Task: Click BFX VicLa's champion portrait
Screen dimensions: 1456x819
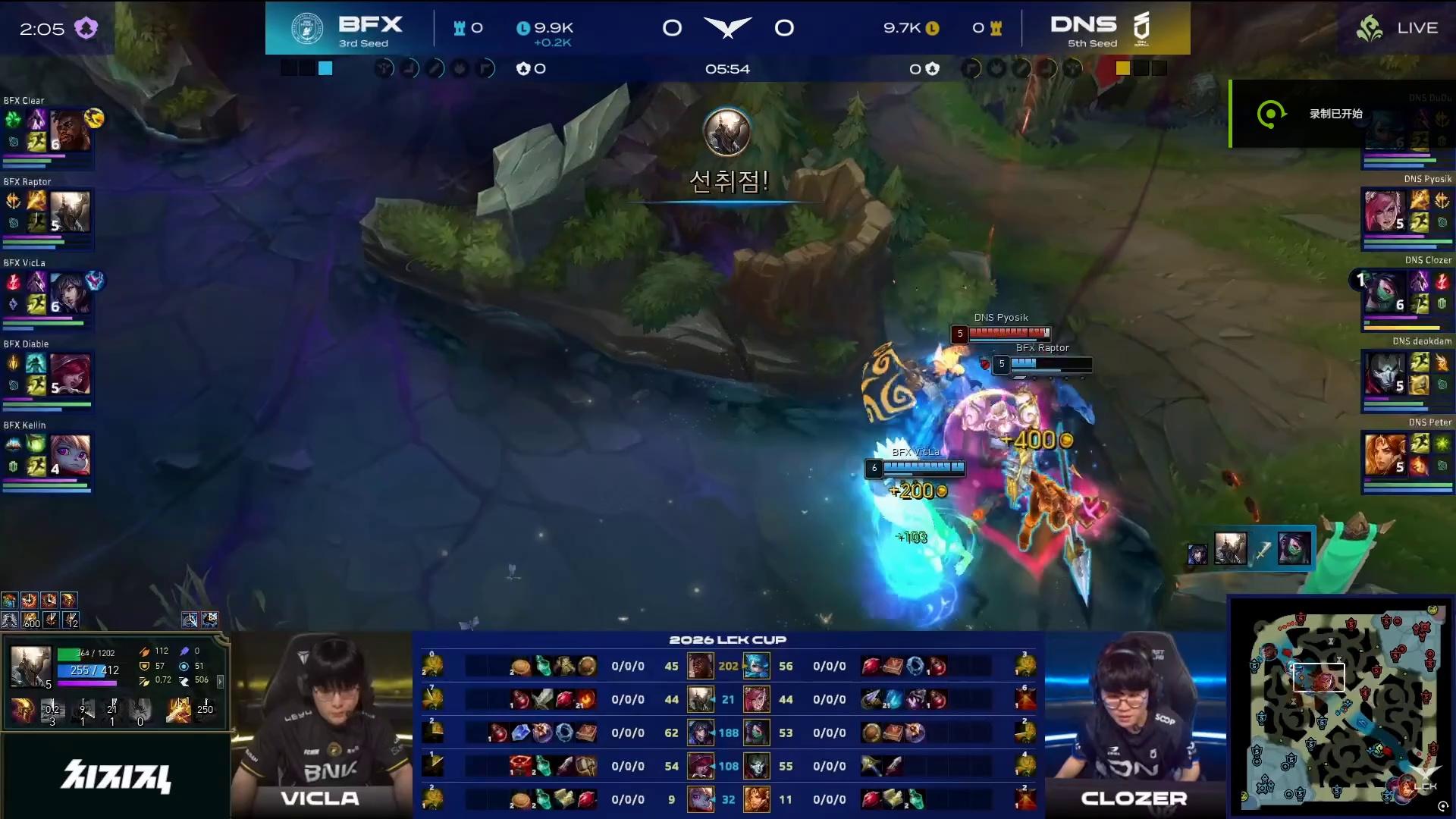Action: click(x=71, y=293)
